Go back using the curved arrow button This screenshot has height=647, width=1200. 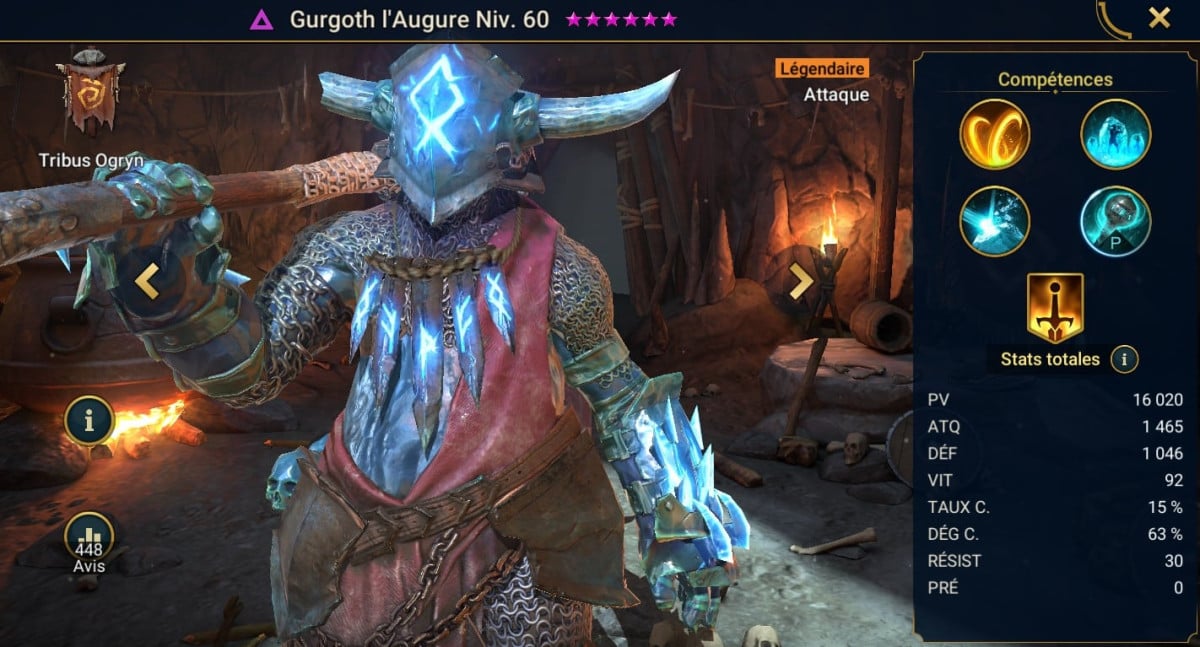(x=1114, y=19)
